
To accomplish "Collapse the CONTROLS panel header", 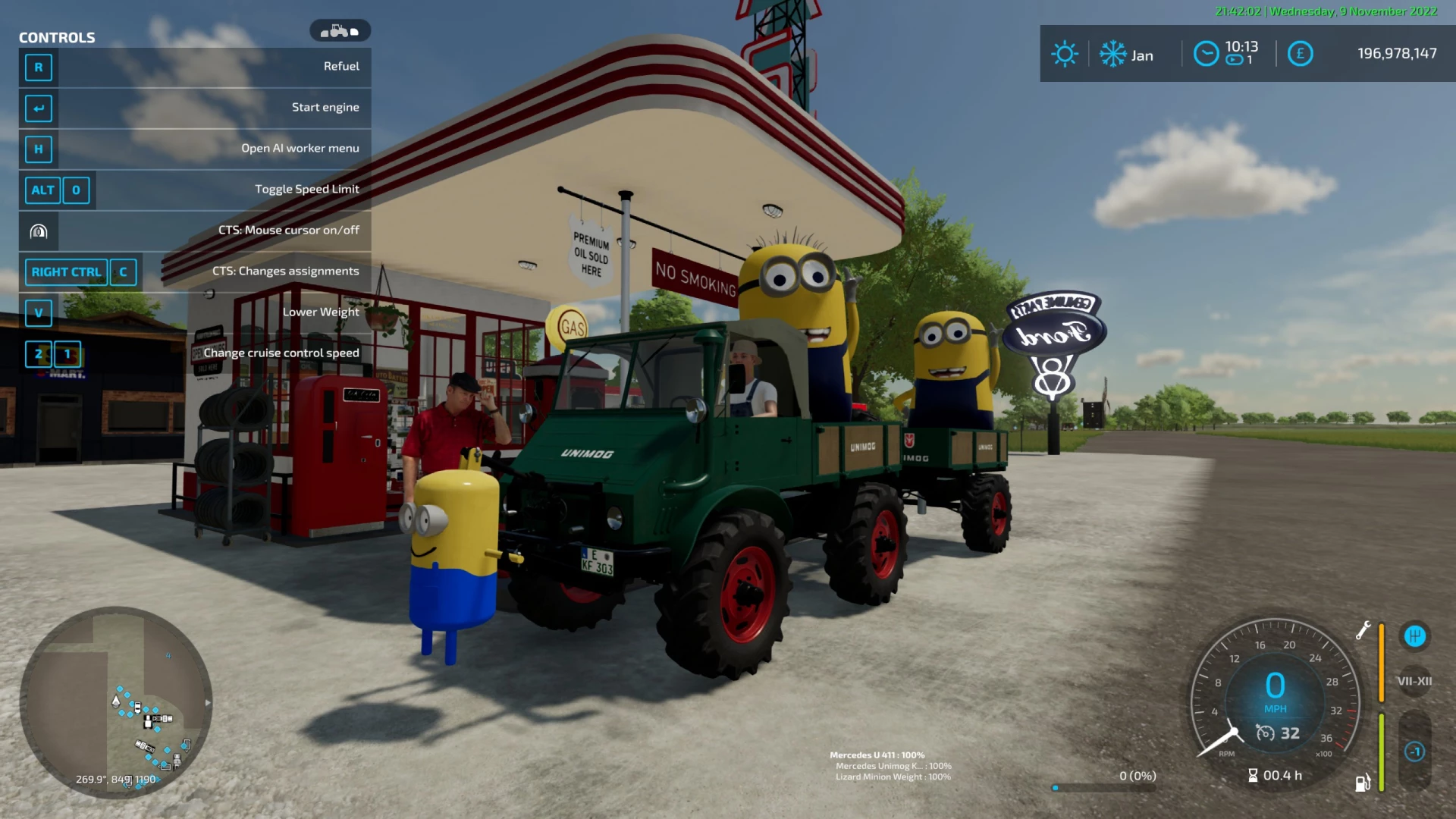I will pos(58,37).
